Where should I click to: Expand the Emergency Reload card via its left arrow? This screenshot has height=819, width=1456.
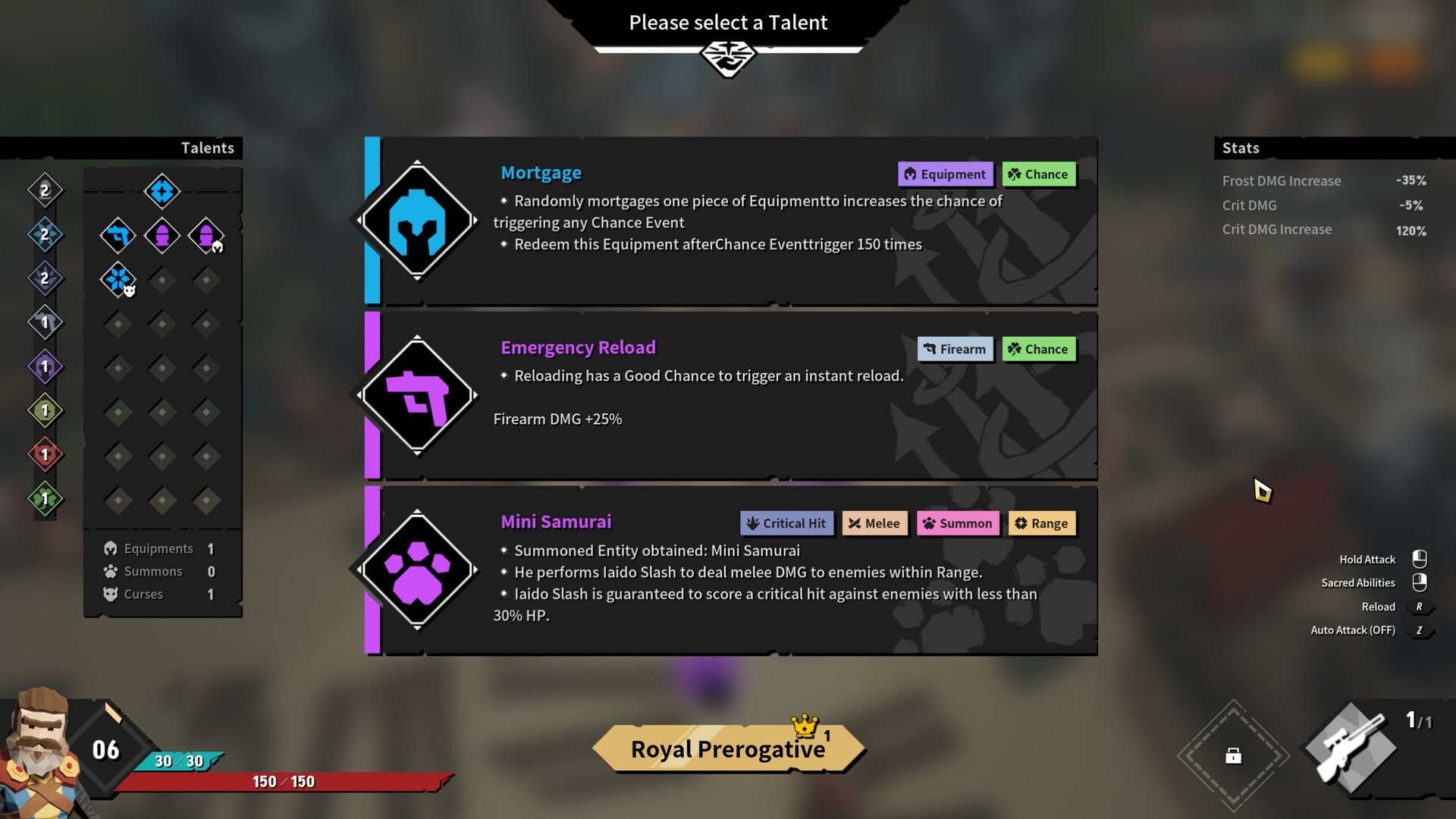(361, 396)
